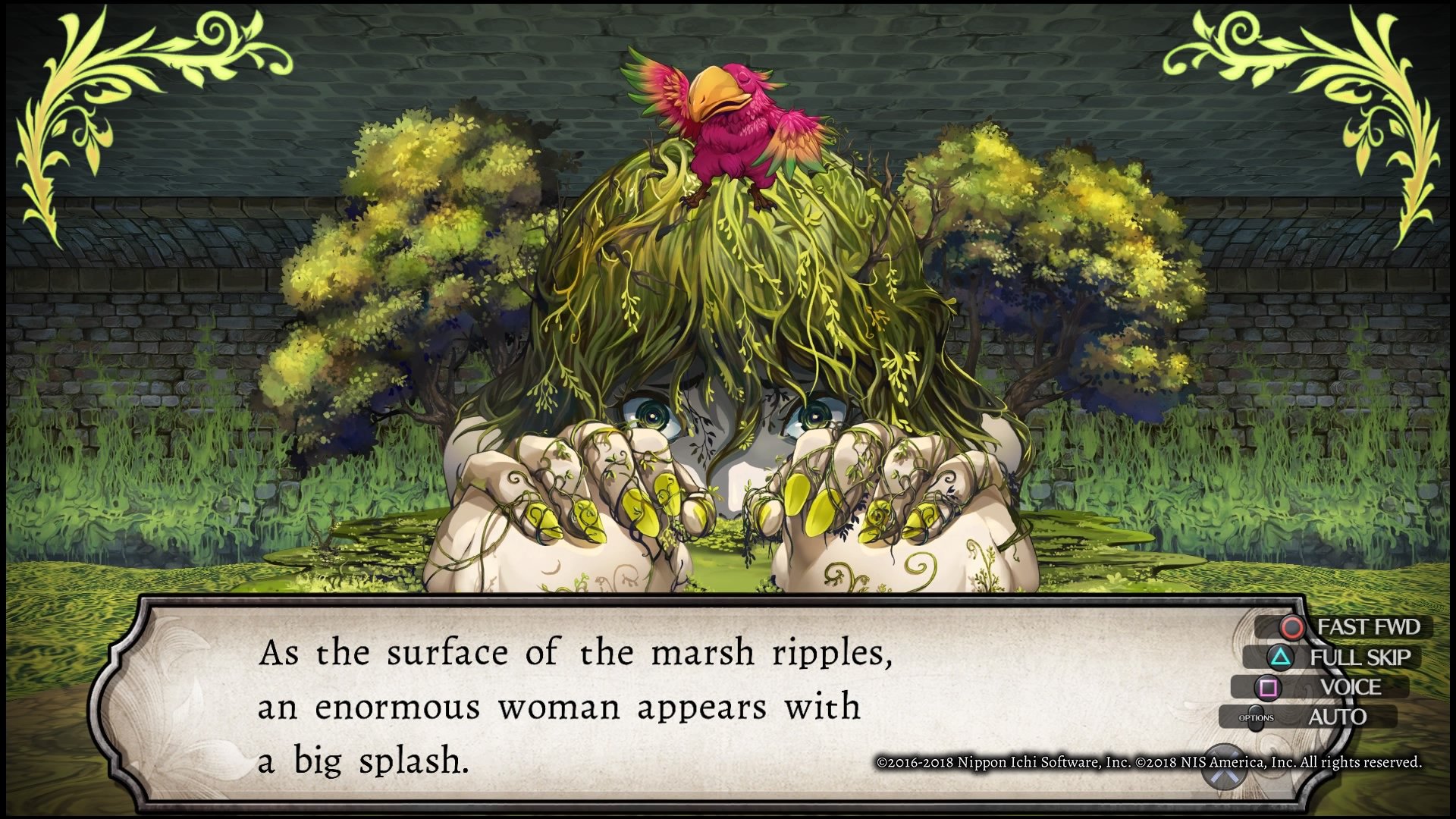This screenshot has height=819, width=1456.
Task: Activate FAST FWD text skipping mode
Action: coord(1370,627)
